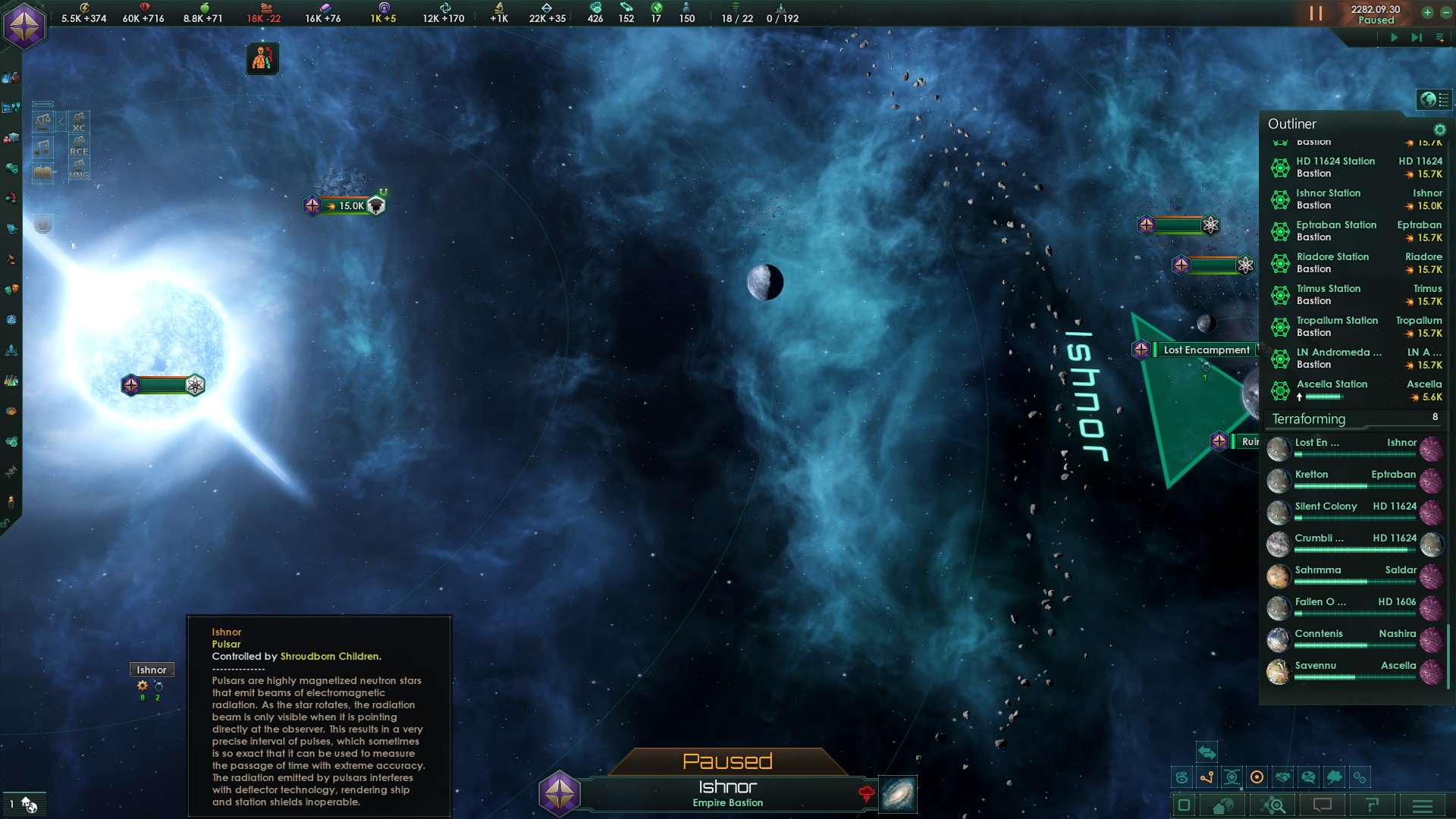Decrease game speed with the minus button
The width and height of the screenshot is (1456, 819).
click(1444, 12)
